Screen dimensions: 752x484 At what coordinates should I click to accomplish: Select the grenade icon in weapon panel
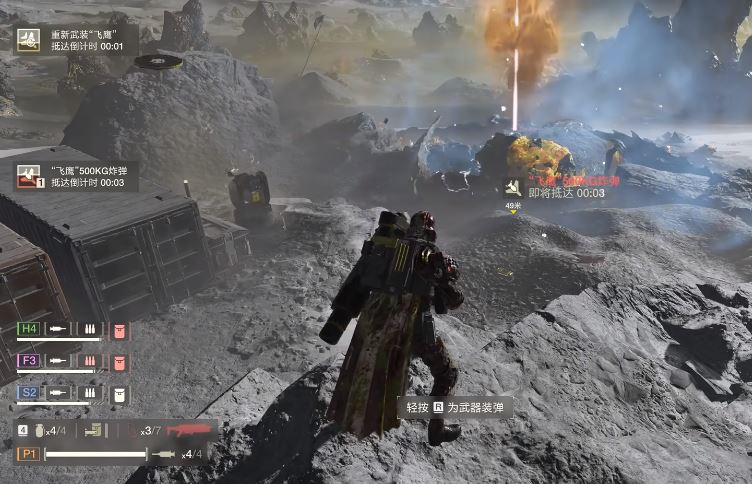pos(39,431)
